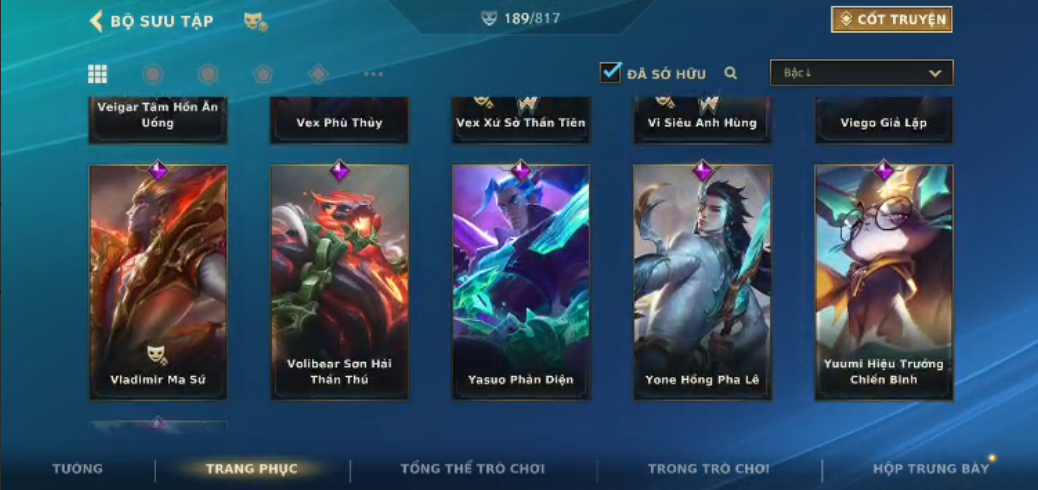
Task: Click the mask icon beside the collection title
Action: 255,21
